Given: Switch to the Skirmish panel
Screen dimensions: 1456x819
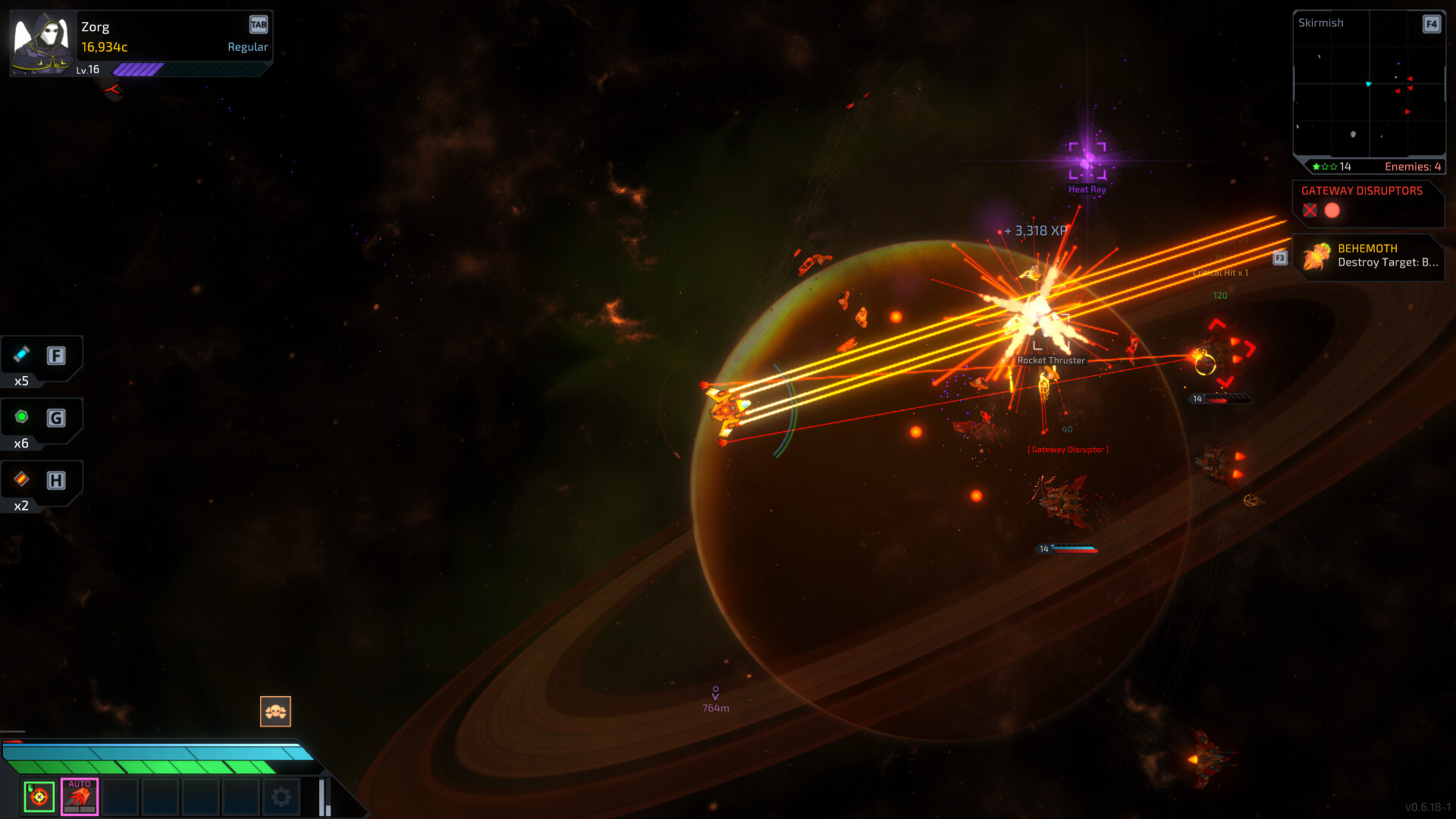Looking at the screenshot, I should (1320, 23).
